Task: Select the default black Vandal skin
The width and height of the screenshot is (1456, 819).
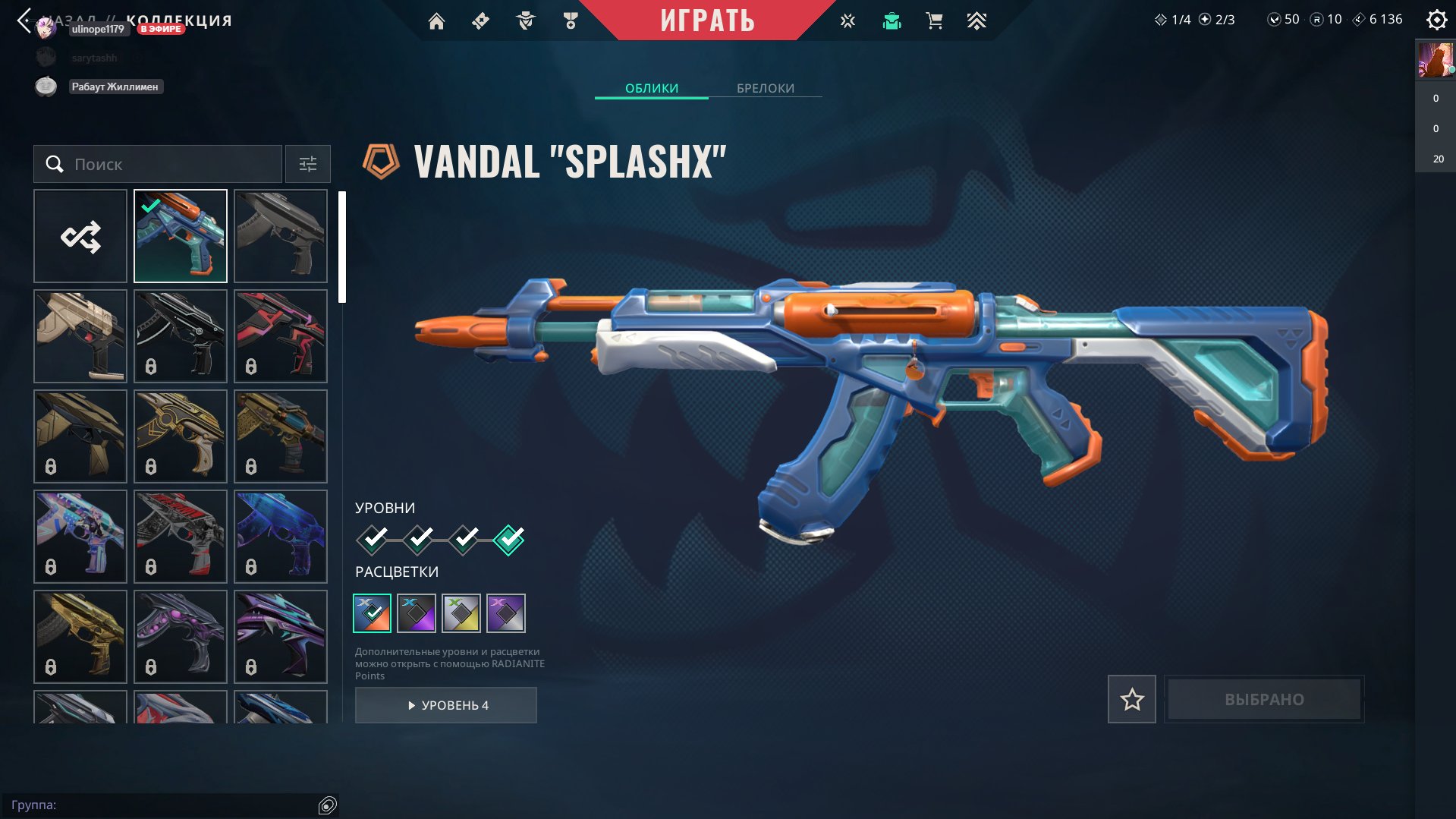Action: click(x=281, y=236)
